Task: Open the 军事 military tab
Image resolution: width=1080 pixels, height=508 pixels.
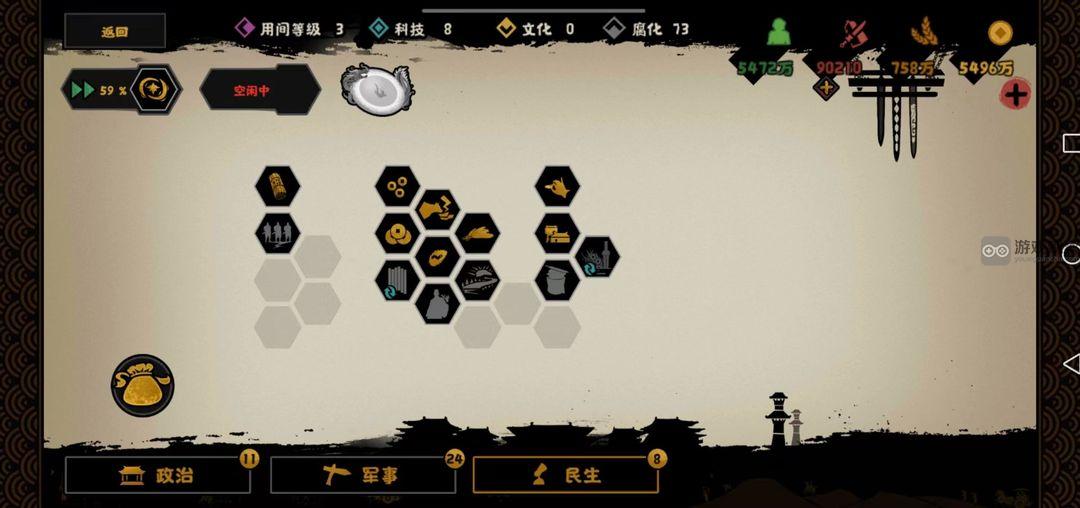Action: point(362,475)
